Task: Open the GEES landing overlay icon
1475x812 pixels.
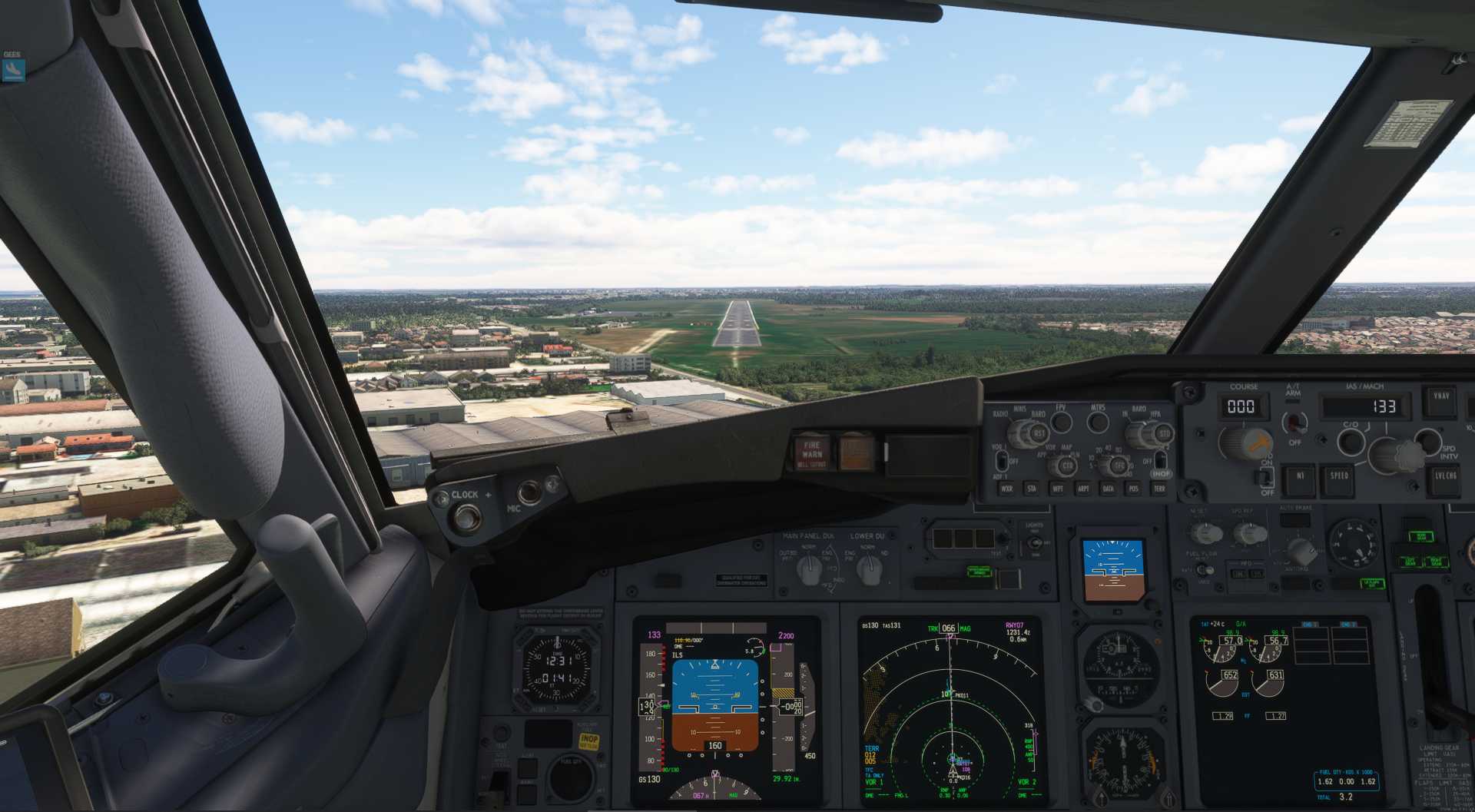Action: click(13, 71)
